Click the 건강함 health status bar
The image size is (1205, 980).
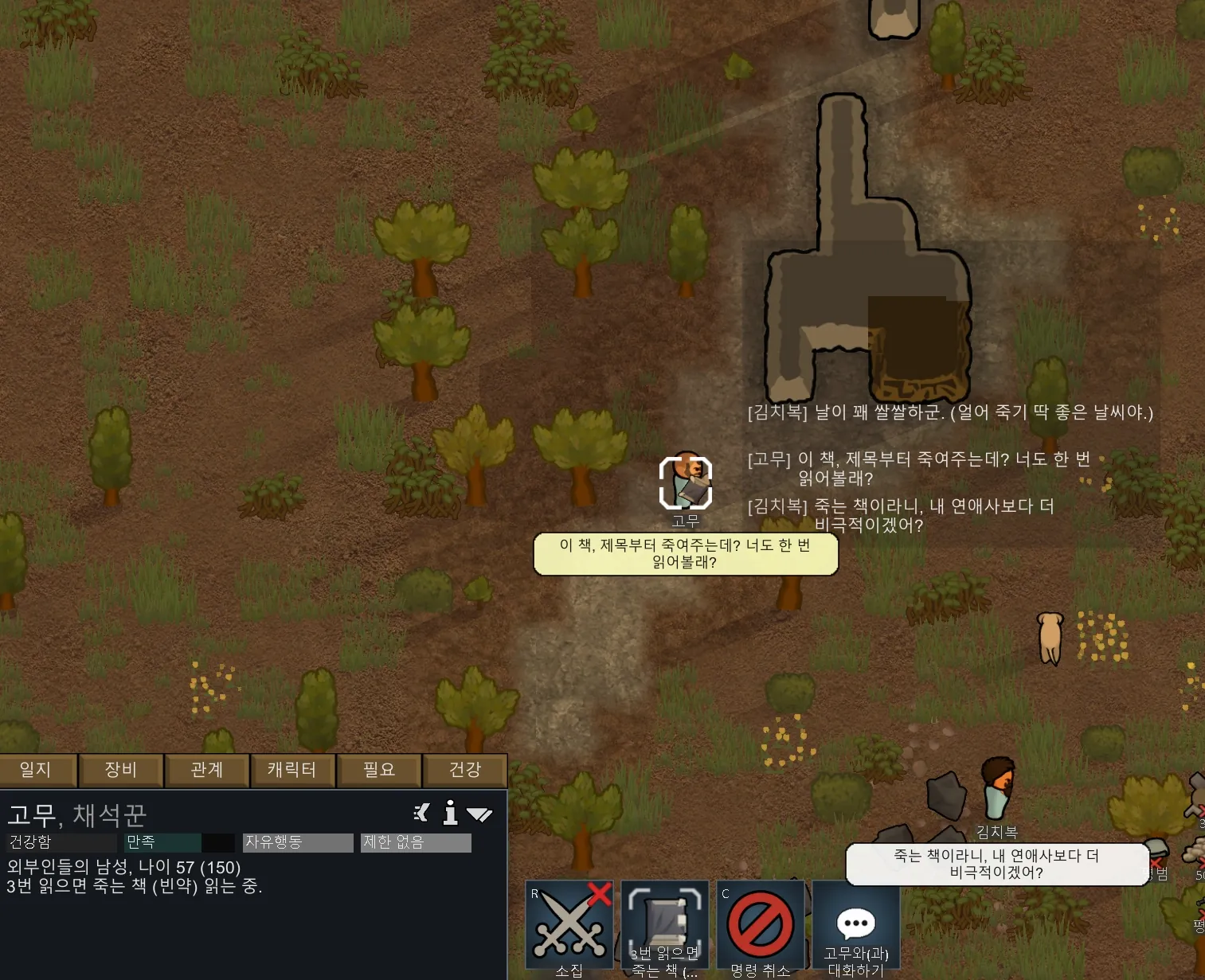coord(62,842)
